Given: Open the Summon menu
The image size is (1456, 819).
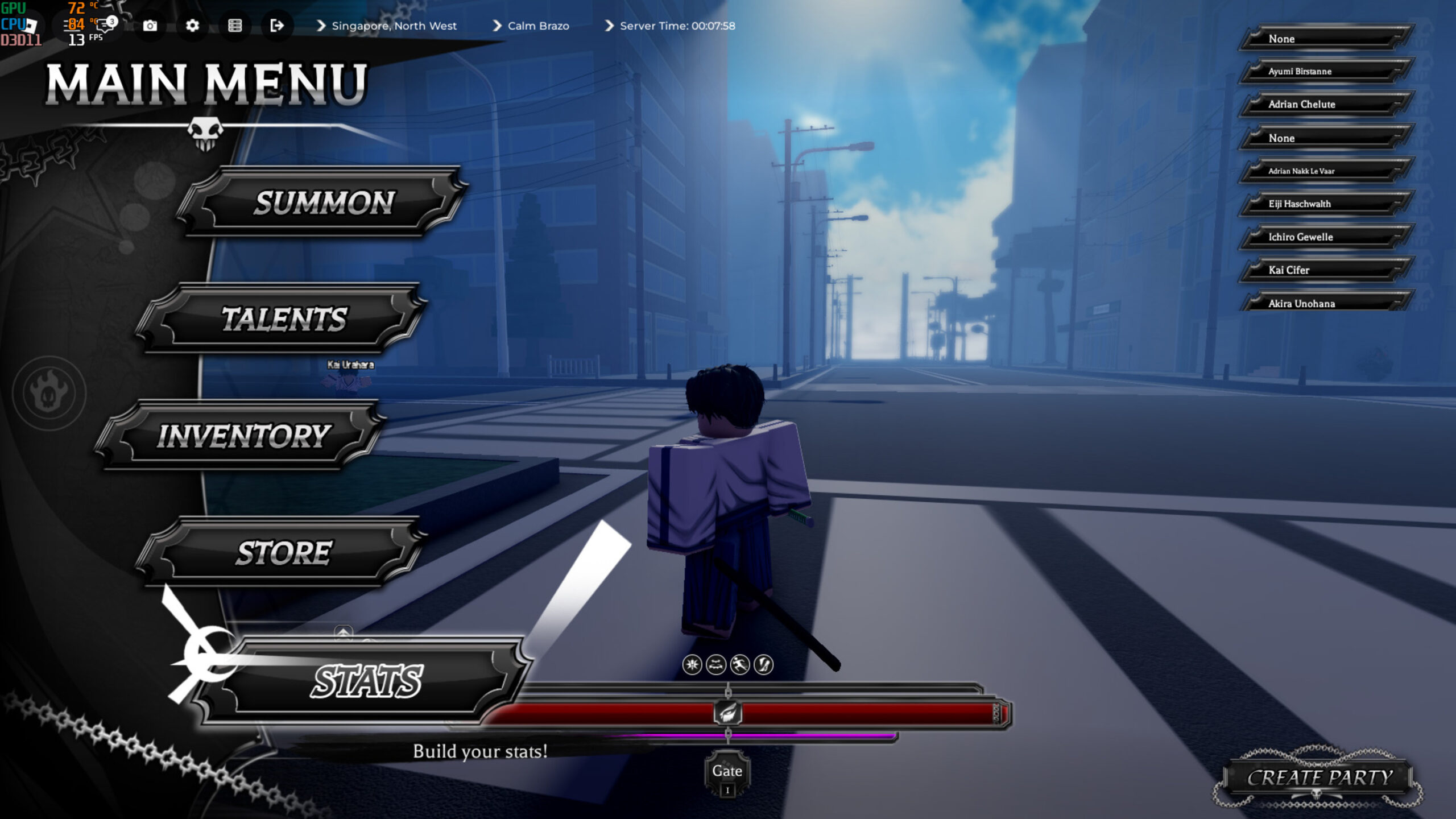Looking at the screenshot, I should [x=323, y=202].
